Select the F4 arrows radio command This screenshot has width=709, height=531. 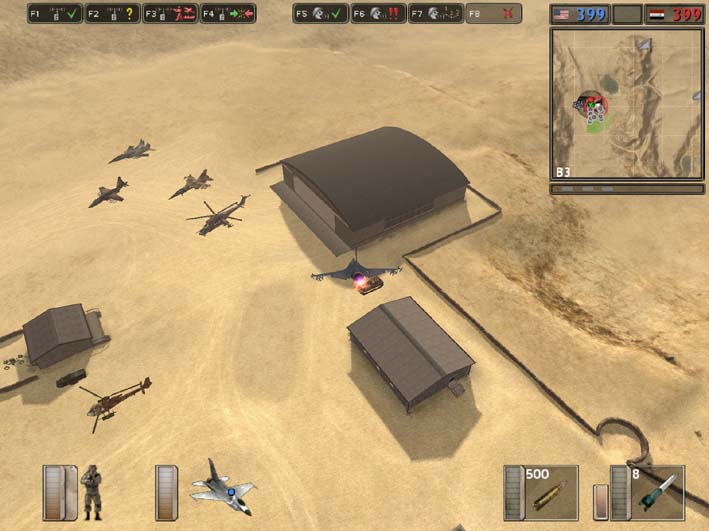(228, 14)
